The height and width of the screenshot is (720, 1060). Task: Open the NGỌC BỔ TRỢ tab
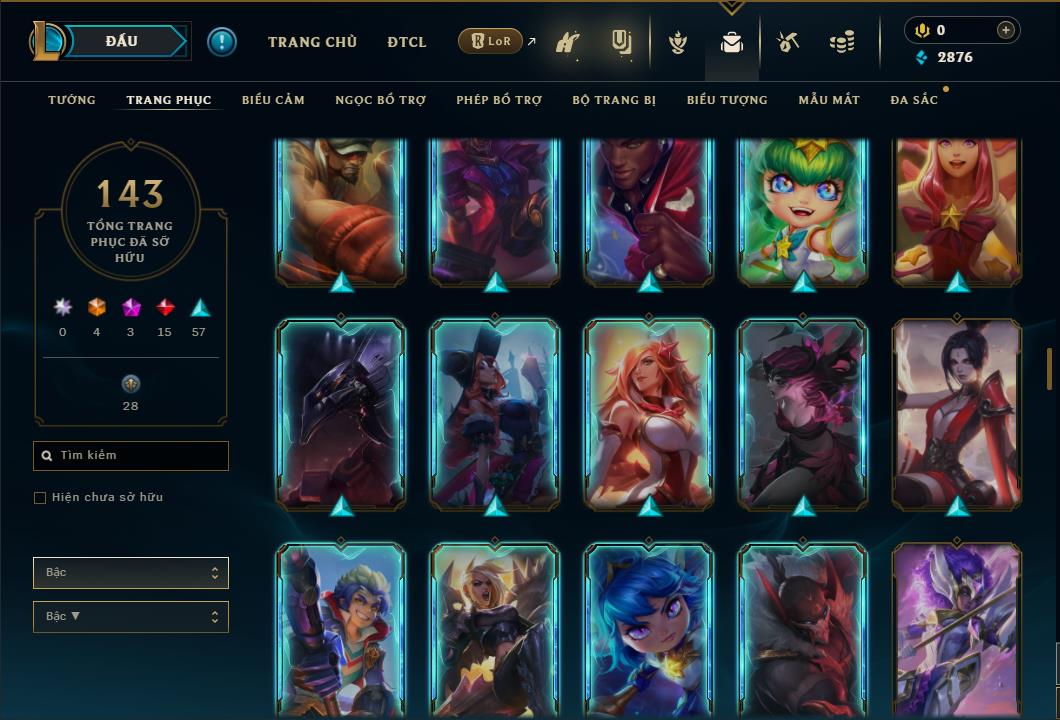click(380, 100)
